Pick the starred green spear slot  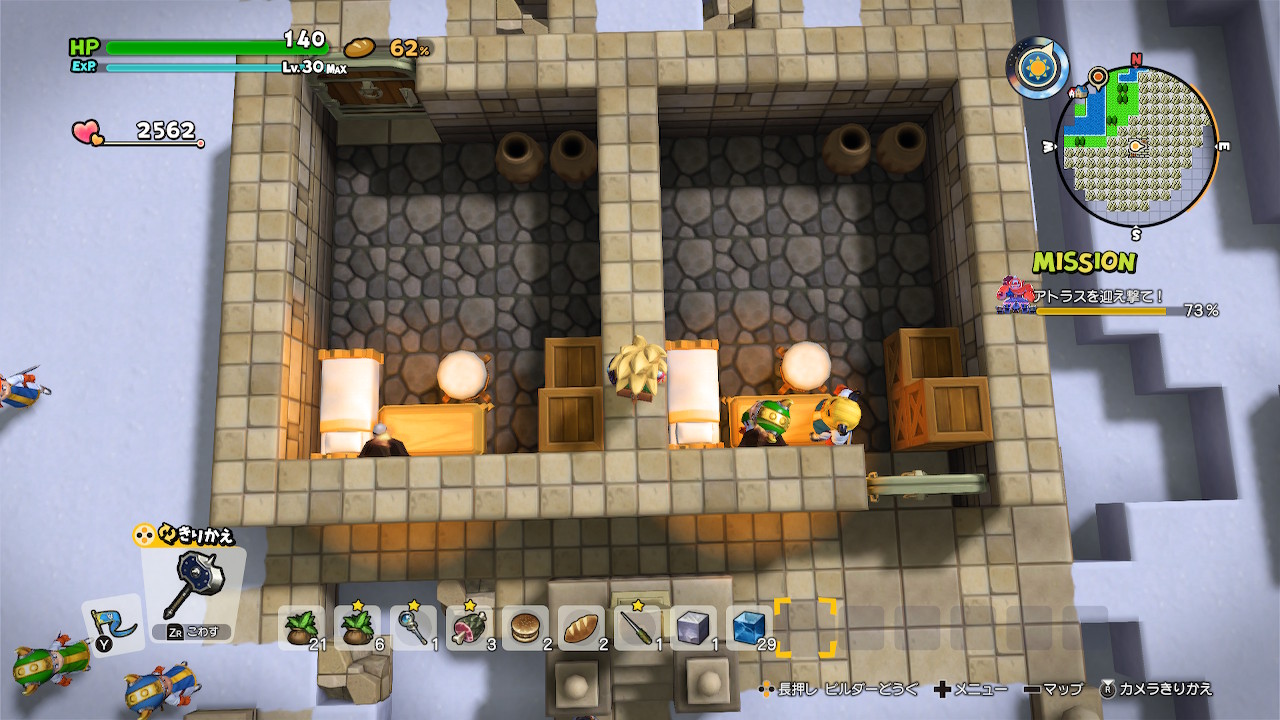click(x=637, y=627)
